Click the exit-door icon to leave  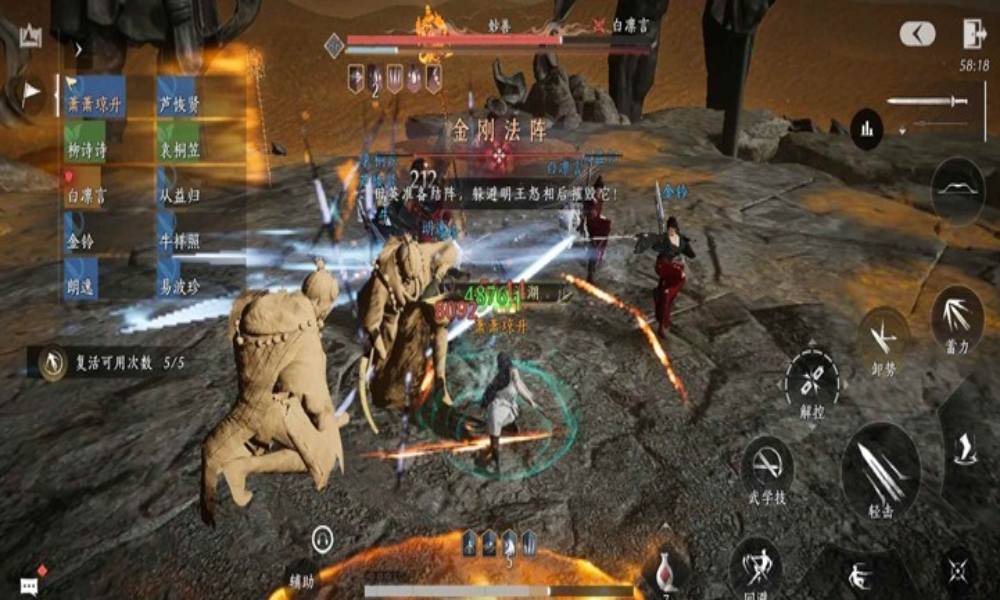coord(974,34)
